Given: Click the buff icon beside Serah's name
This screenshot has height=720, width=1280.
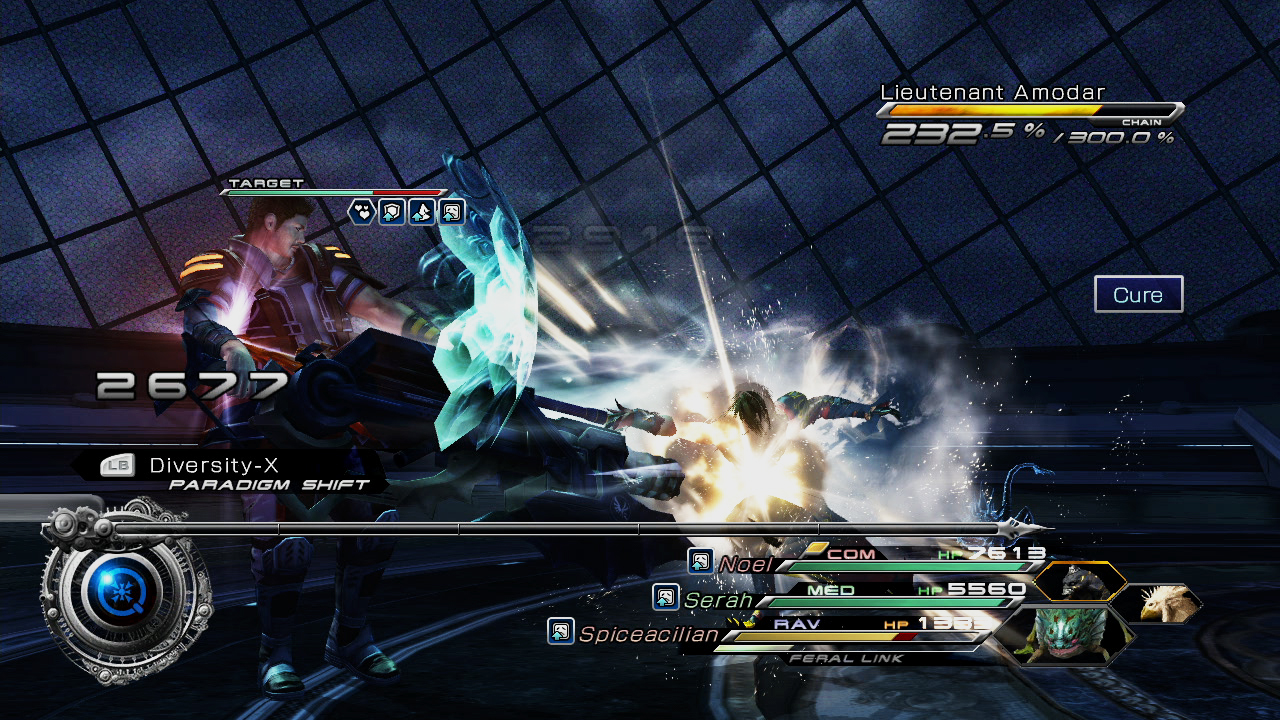Looking at the screenshot, I should point(665,597).
